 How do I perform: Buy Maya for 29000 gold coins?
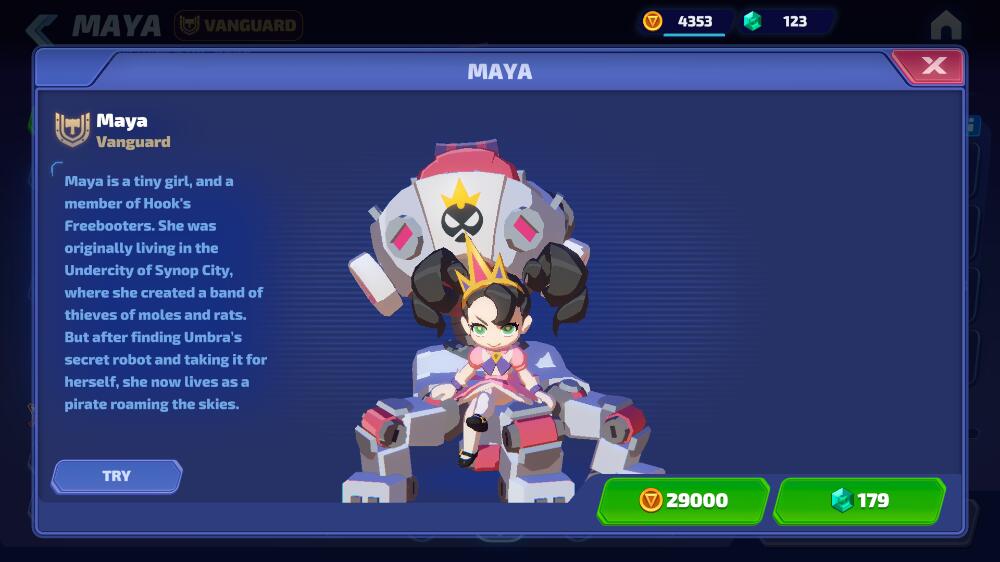(x=683, y=500)
